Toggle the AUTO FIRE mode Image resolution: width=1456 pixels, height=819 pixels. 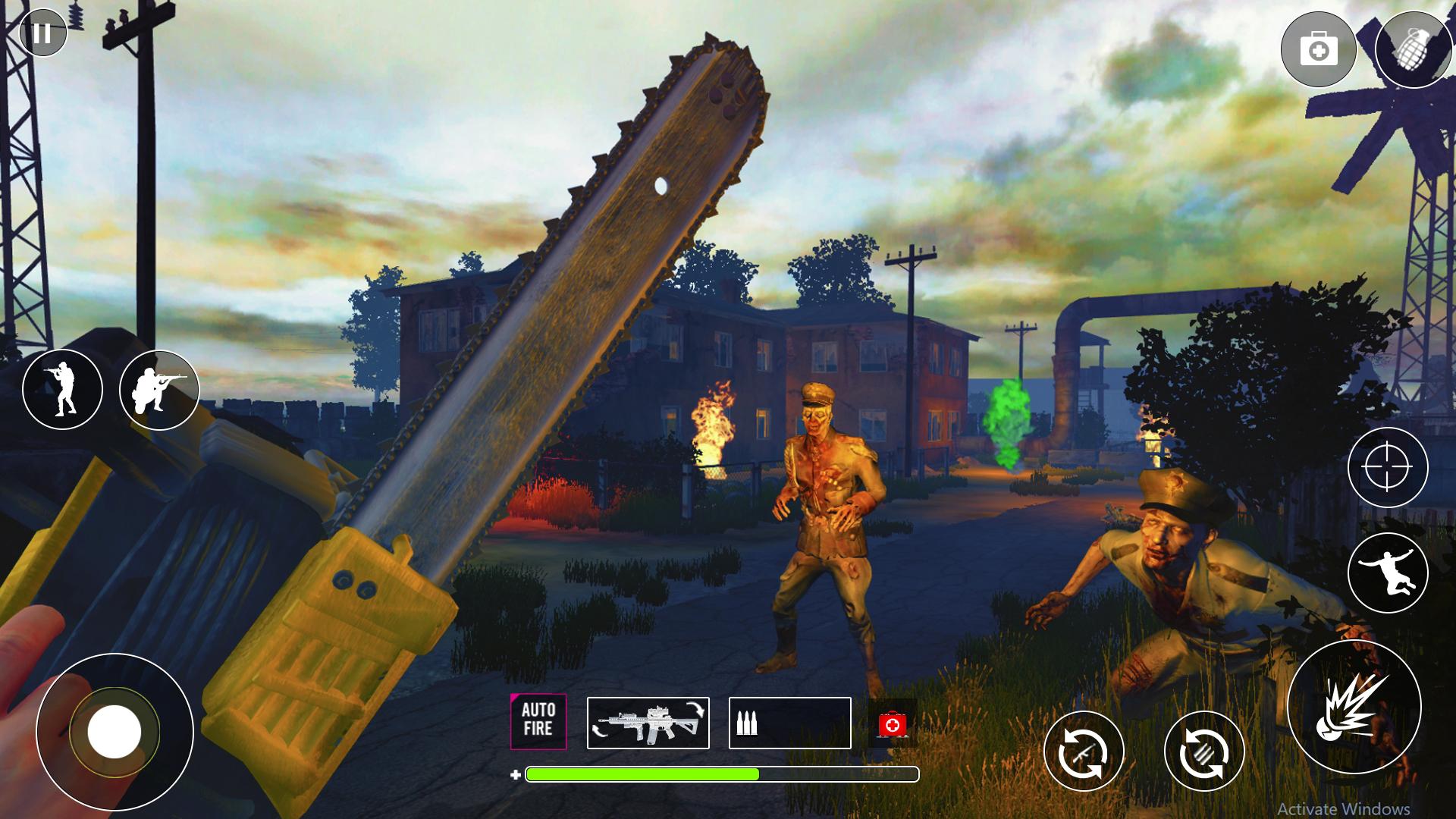538,722
